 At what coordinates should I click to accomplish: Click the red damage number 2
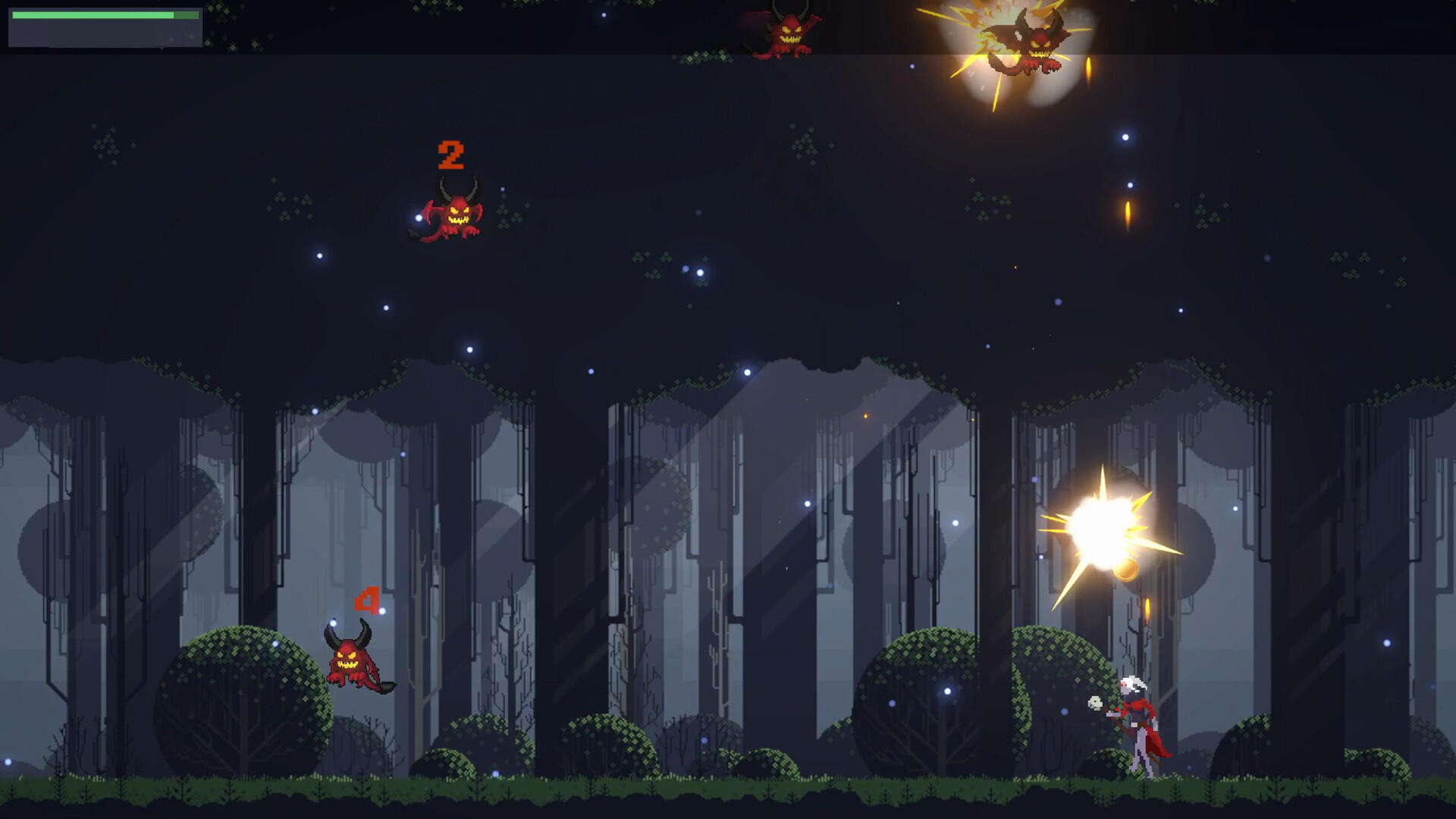pyautogui.click(x=450, y=155)
